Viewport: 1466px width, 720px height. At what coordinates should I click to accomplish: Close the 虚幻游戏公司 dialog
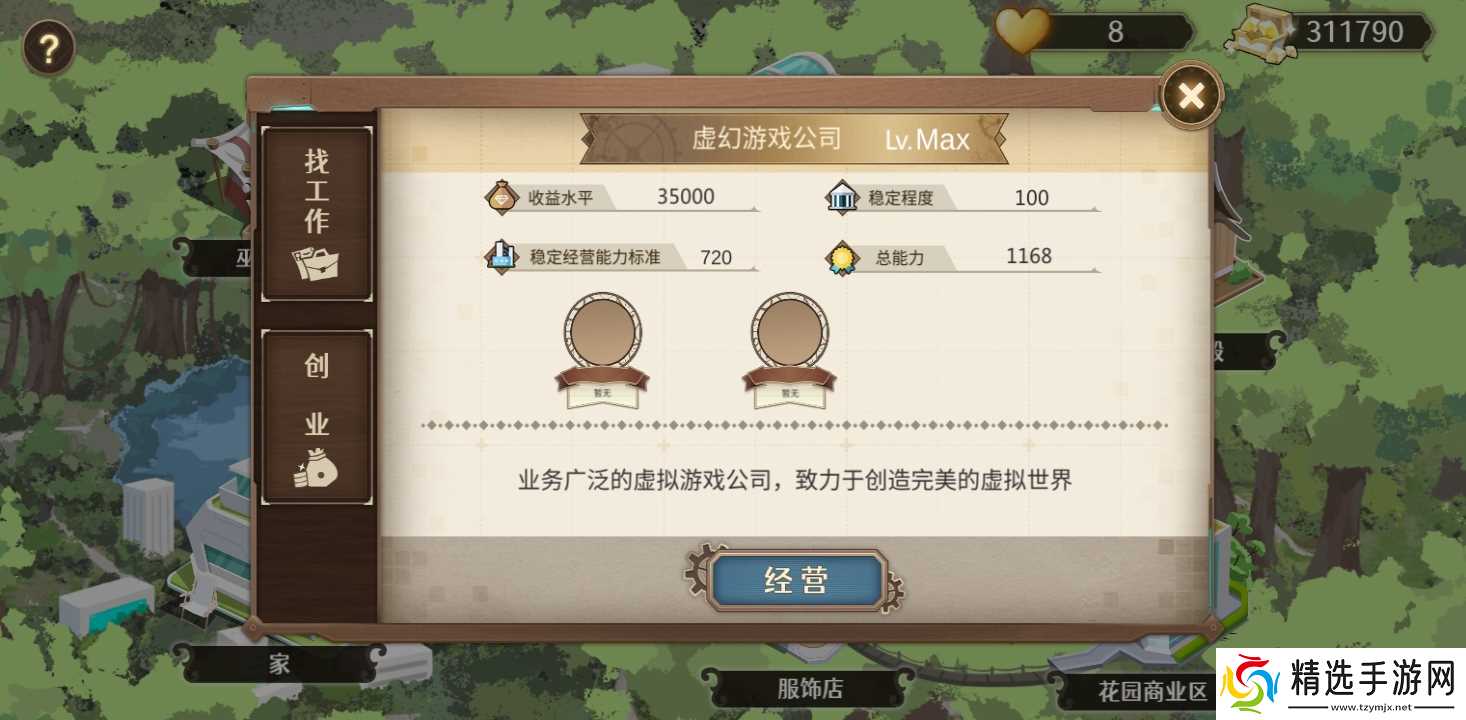1190,95
